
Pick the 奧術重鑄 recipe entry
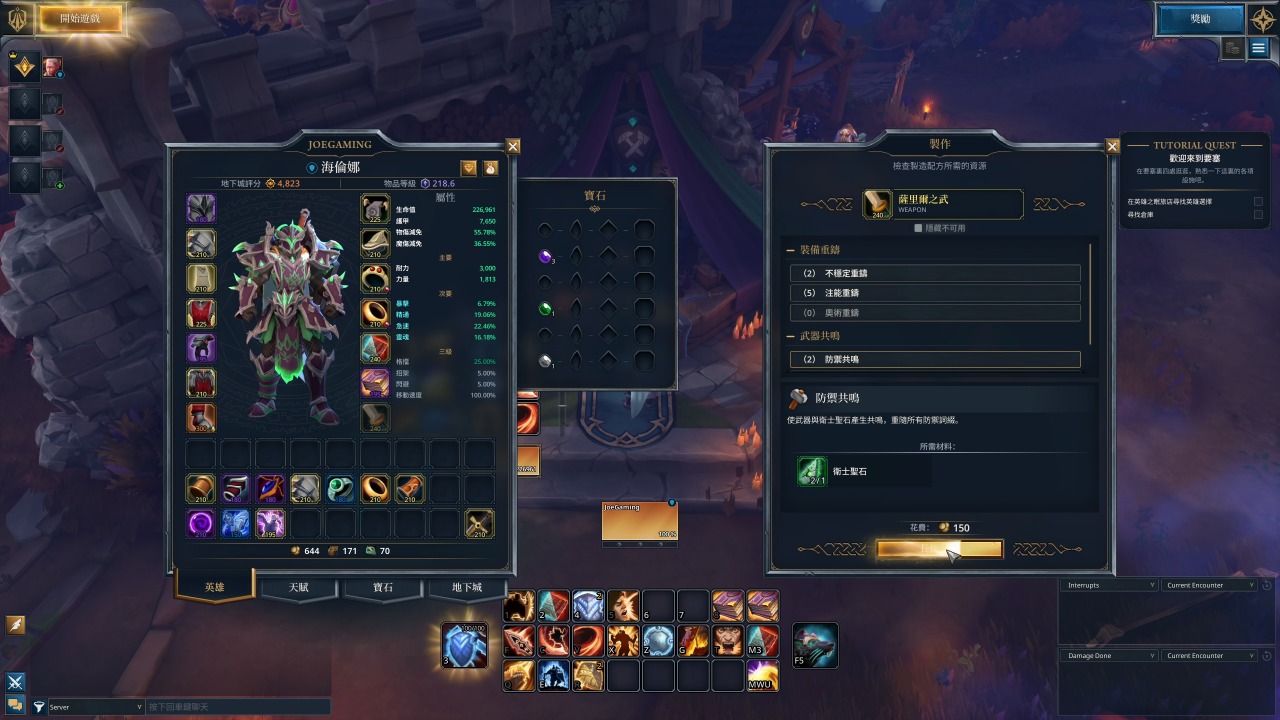(x=935, y=313)
